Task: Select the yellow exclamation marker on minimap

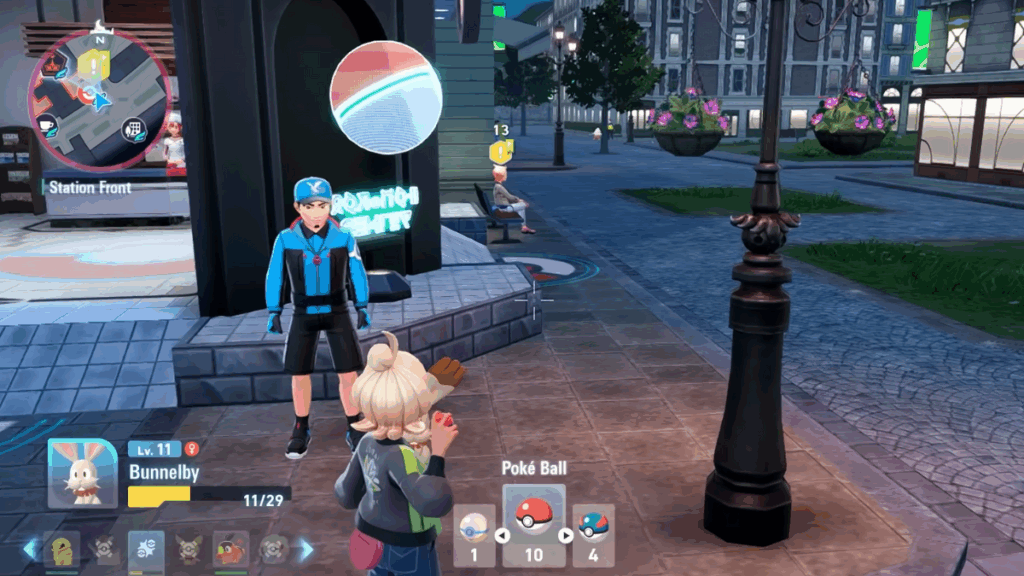Action: click(94, 64)
